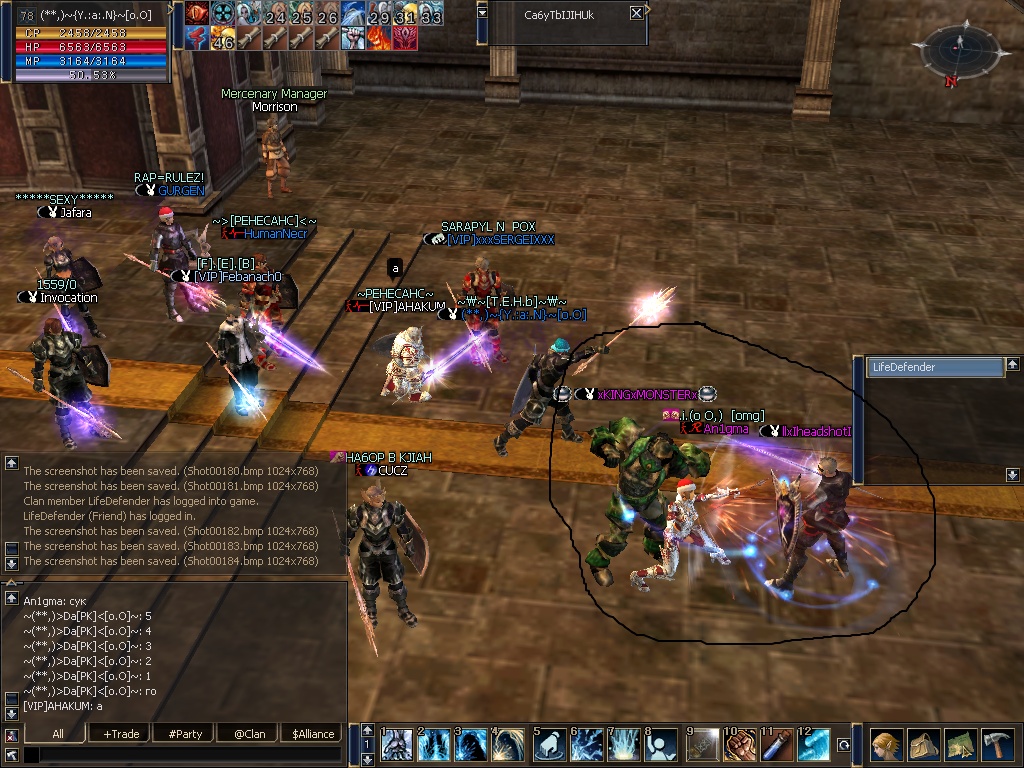
Task: Use the fist skill in slot 10
Action: 739,745
